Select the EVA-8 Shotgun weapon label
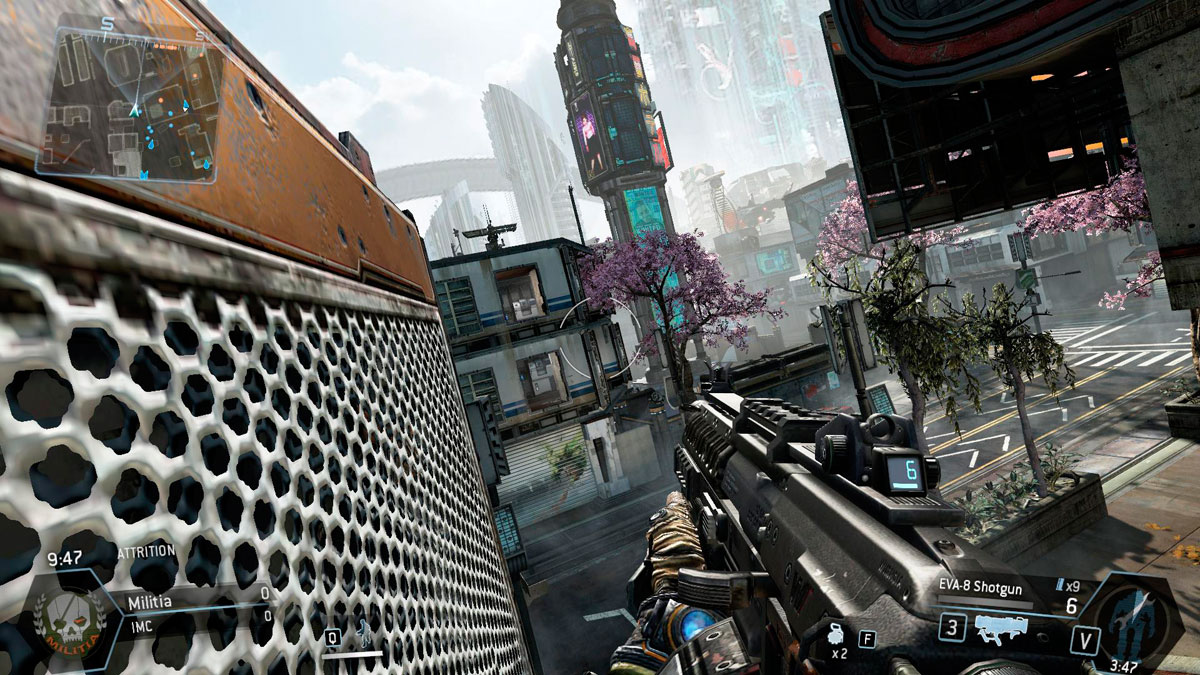Screen dimensions: 1200x675 981,589
